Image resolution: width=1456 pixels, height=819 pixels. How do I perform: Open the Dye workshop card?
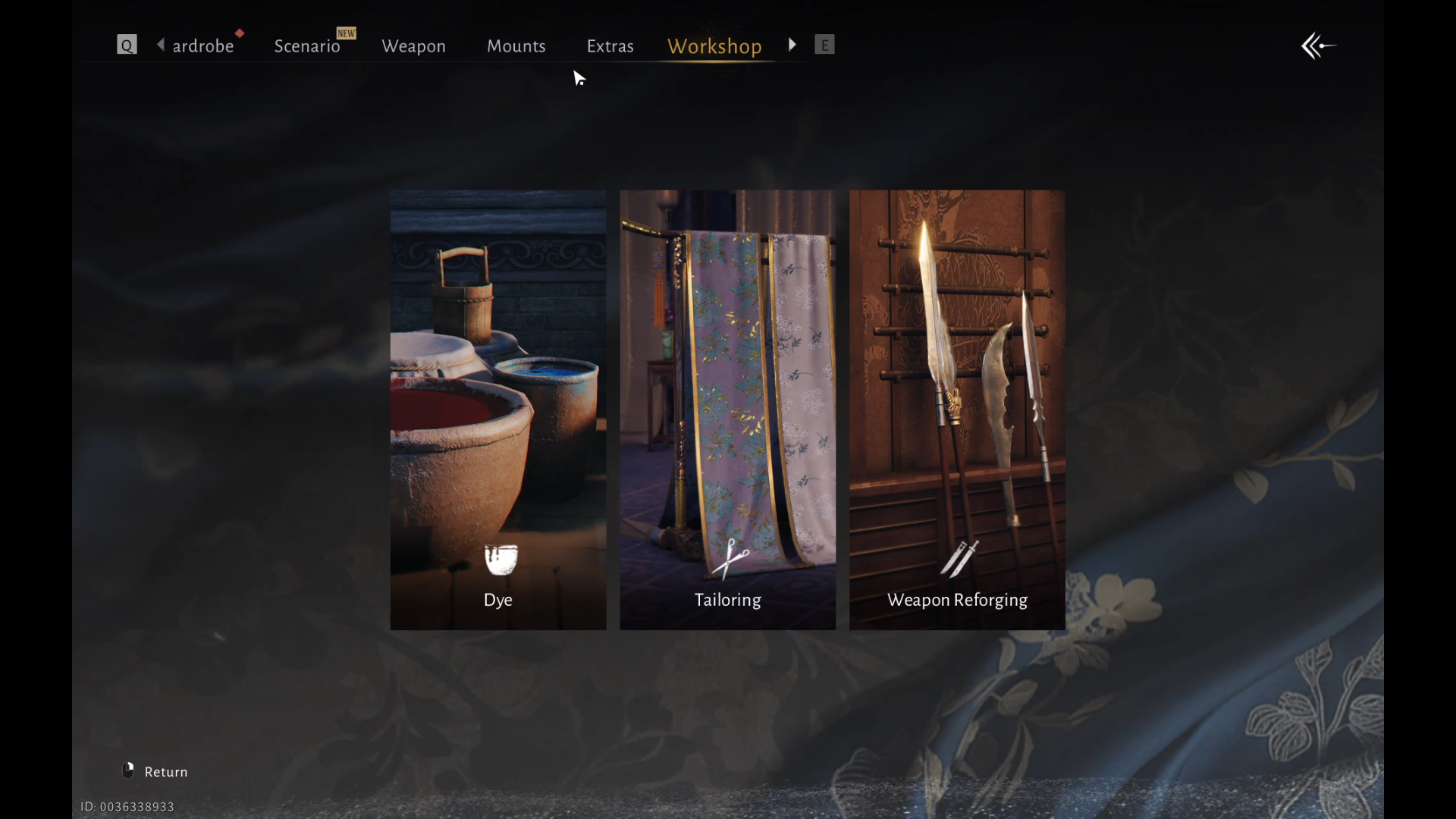(498, 409)
